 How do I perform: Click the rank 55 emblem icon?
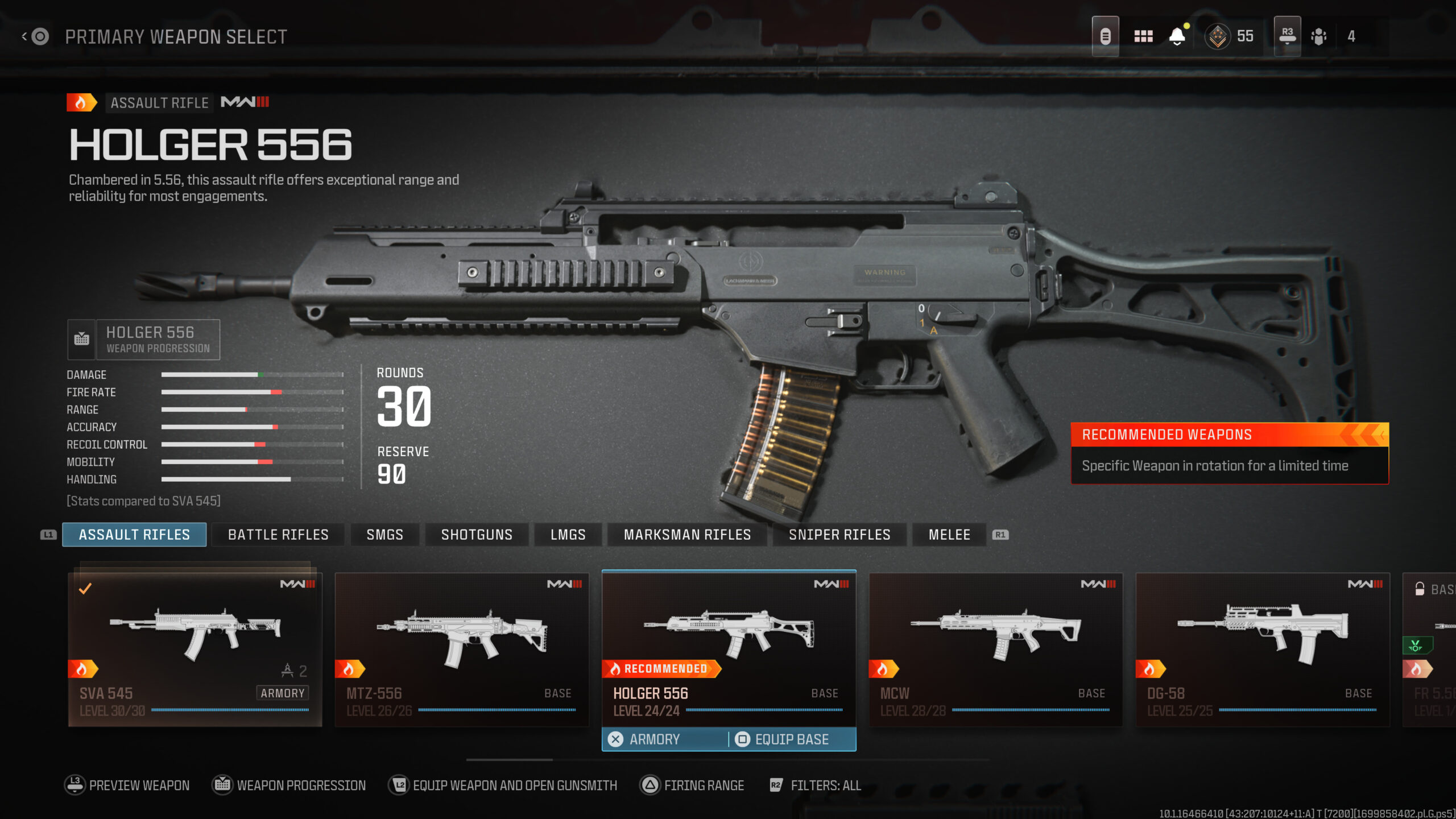1219,35
